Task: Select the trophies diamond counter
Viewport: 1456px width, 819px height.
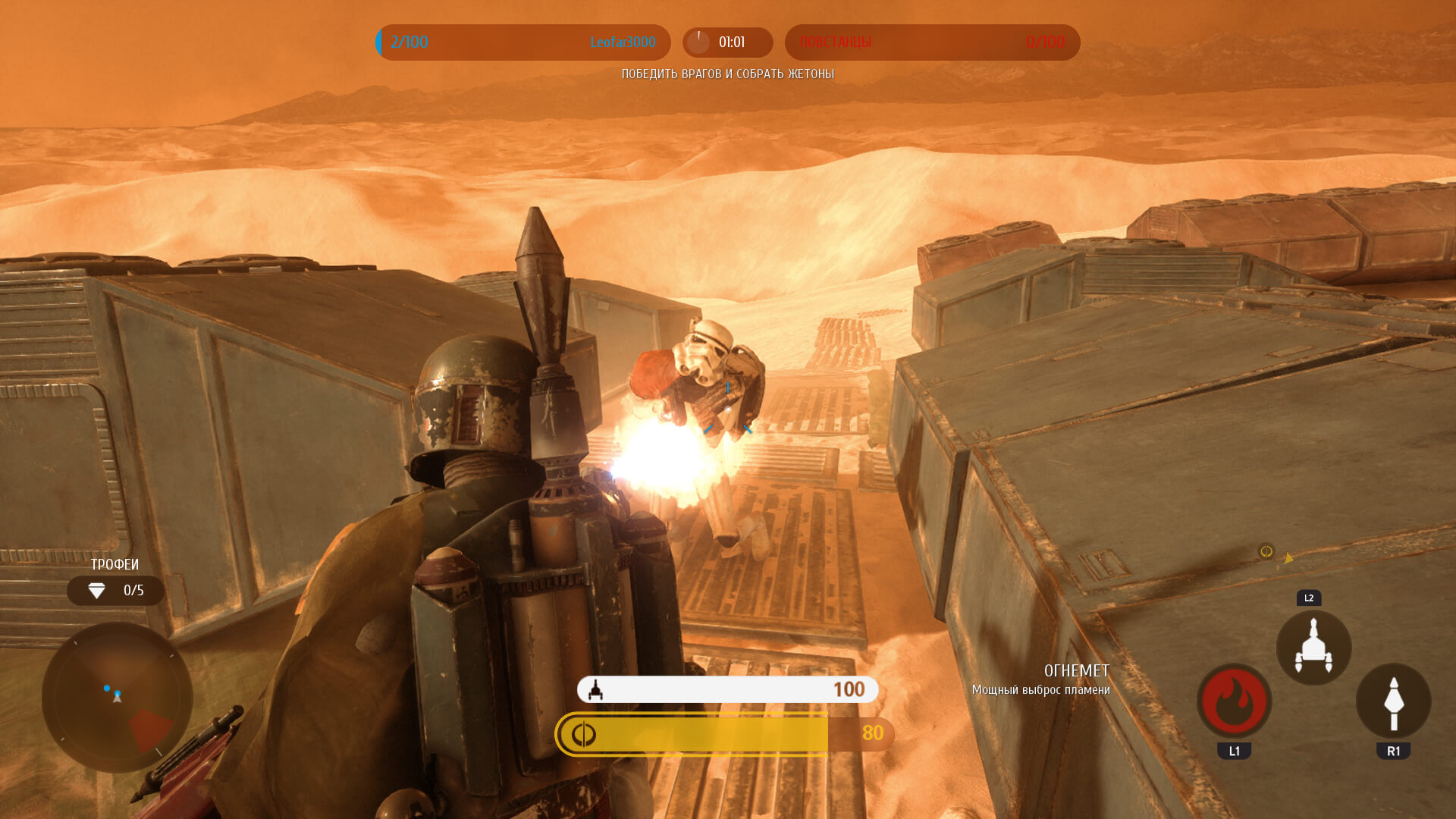Action: point(115,591)
